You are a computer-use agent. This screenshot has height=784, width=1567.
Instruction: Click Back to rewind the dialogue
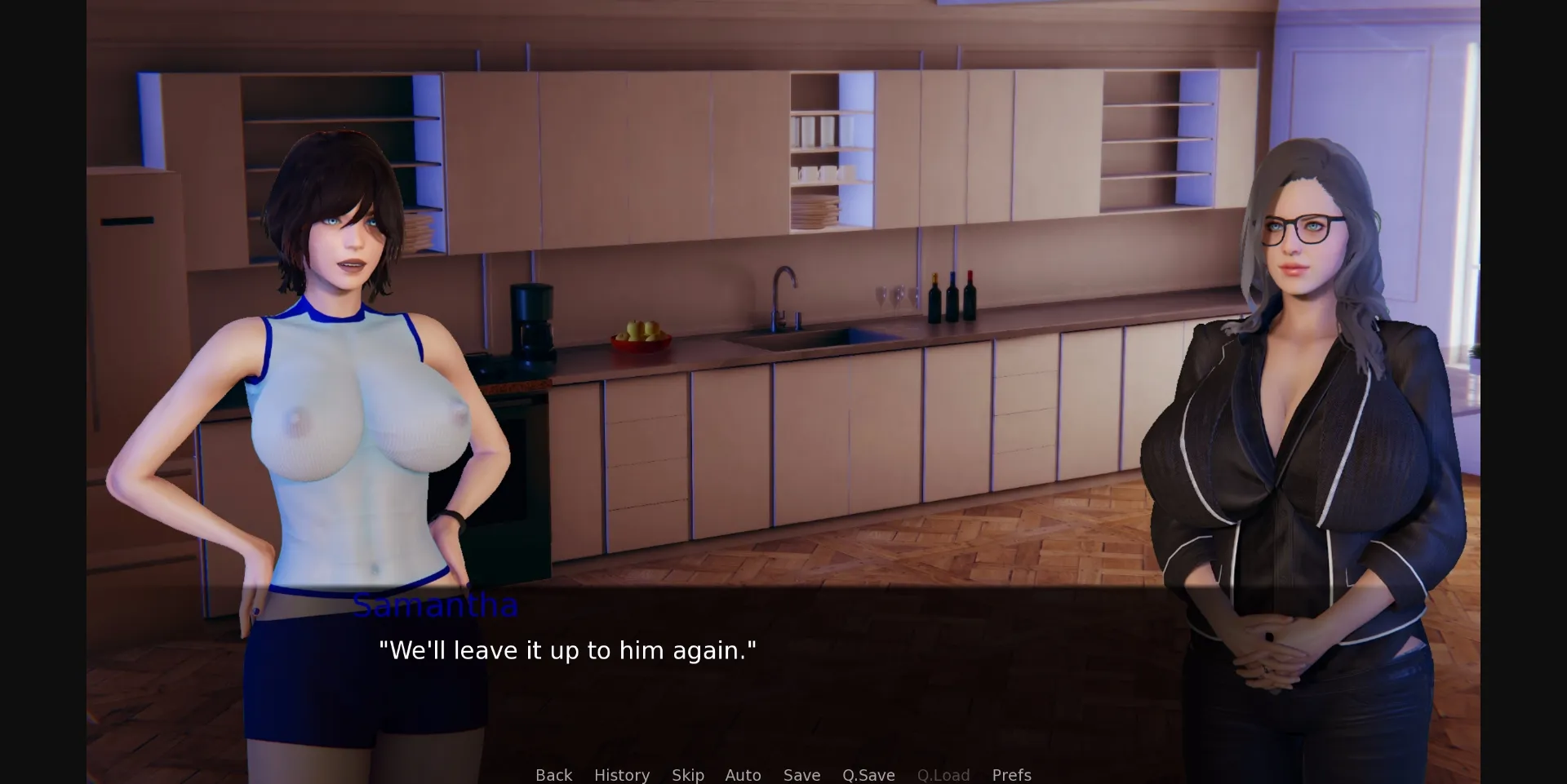pos(553,775)
